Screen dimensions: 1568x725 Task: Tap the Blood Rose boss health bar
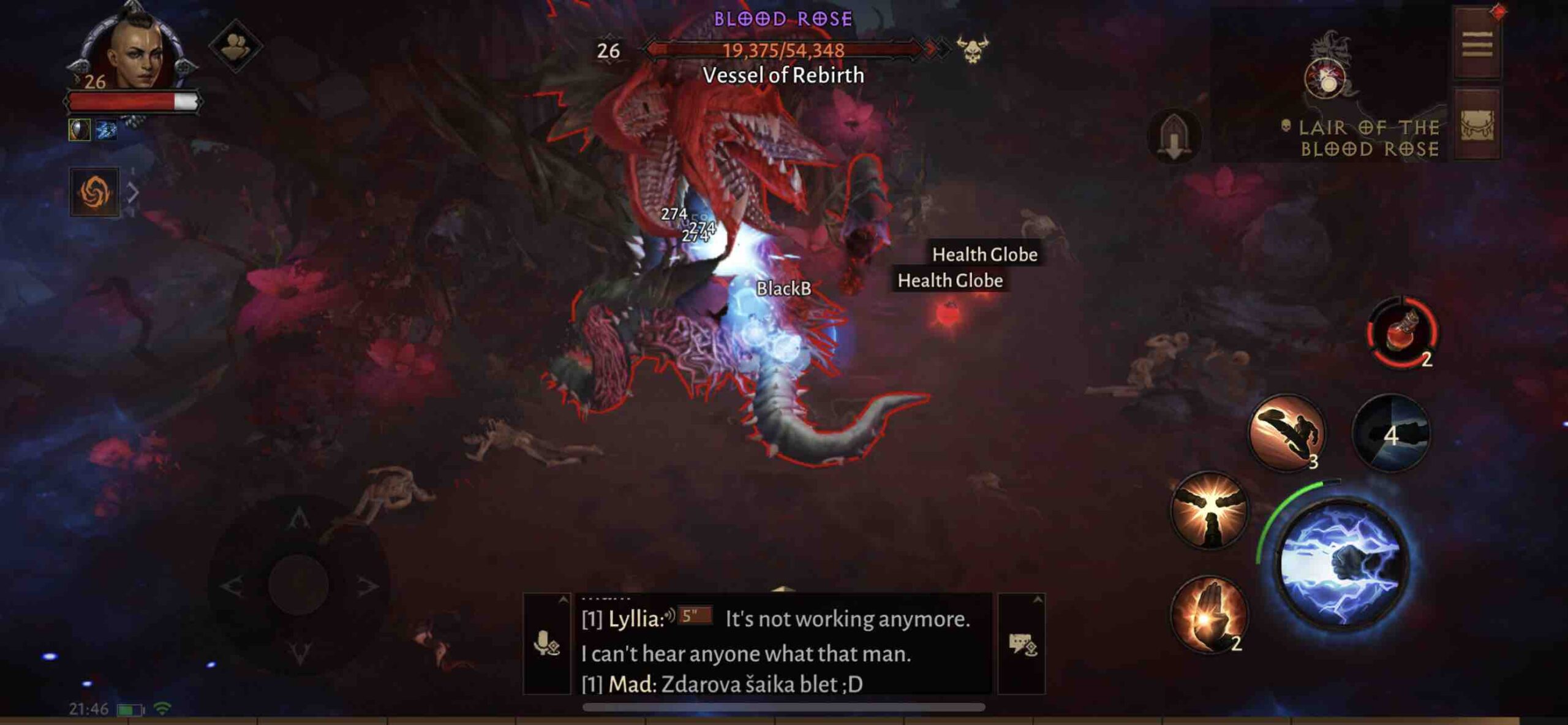coord(784,52)
